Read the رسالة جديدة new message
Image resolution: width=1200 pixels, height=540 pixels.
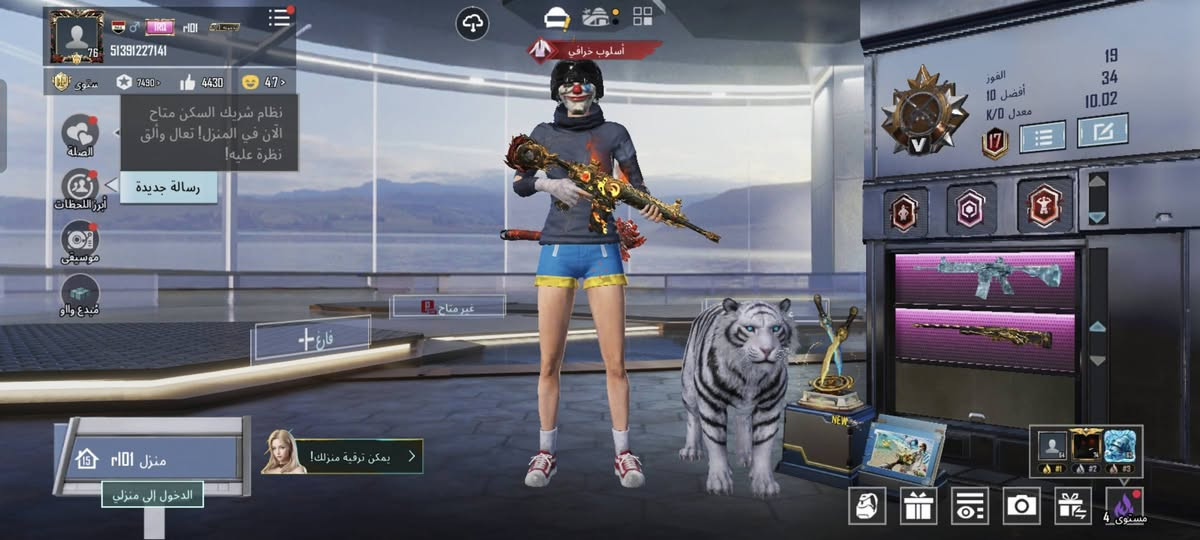(168, 186)
